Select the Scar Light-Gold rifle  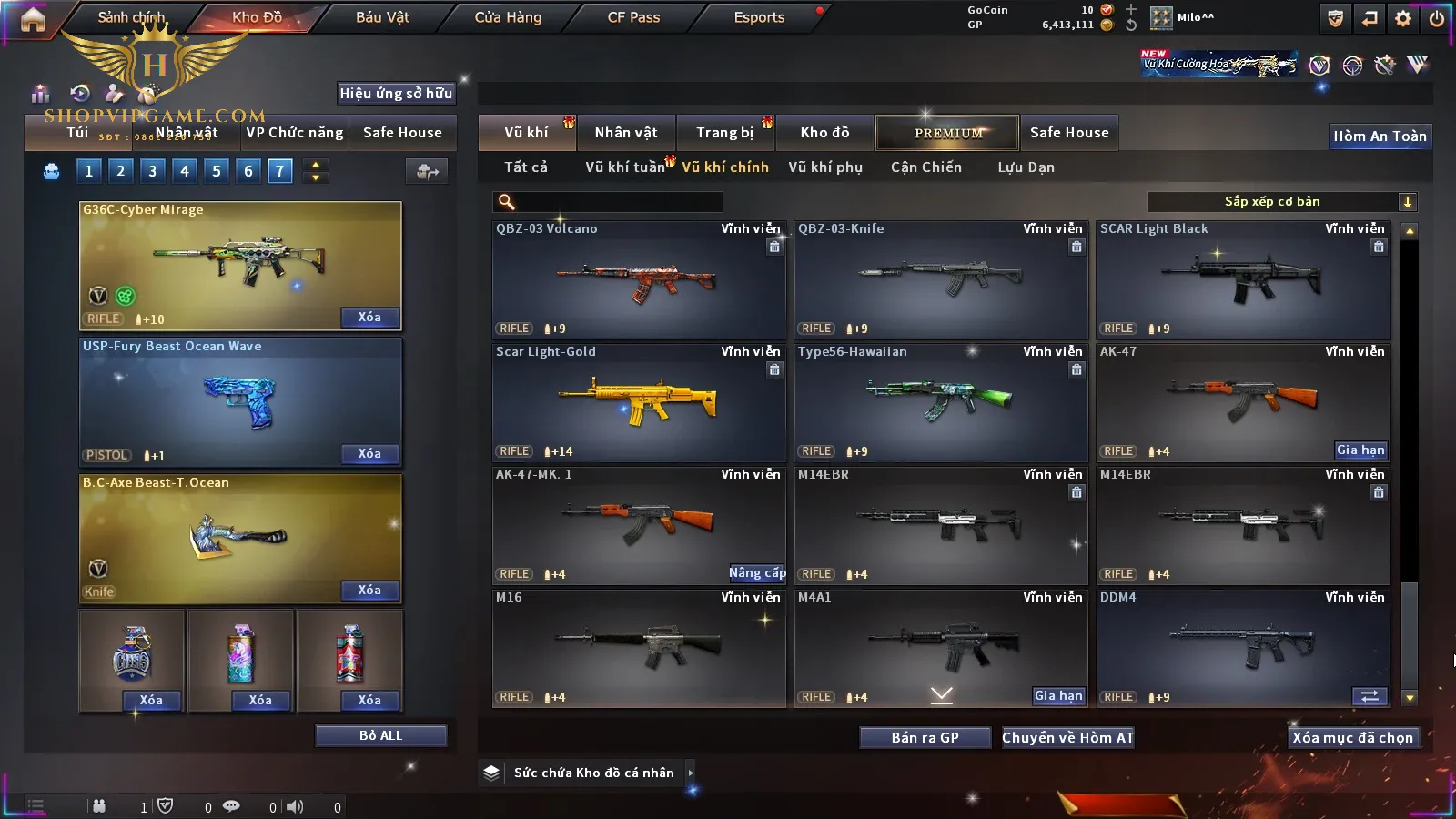[639, 402]
